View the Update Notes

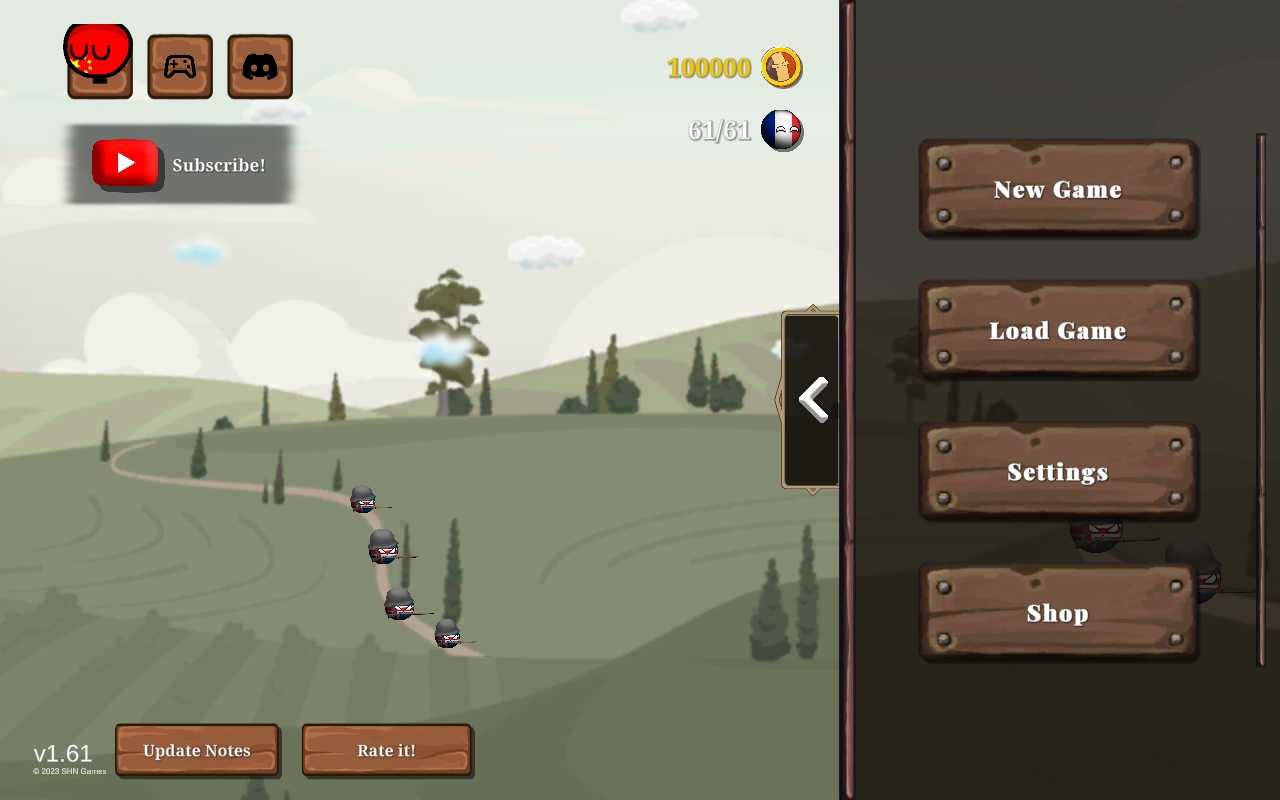click(x=197, y=750)
